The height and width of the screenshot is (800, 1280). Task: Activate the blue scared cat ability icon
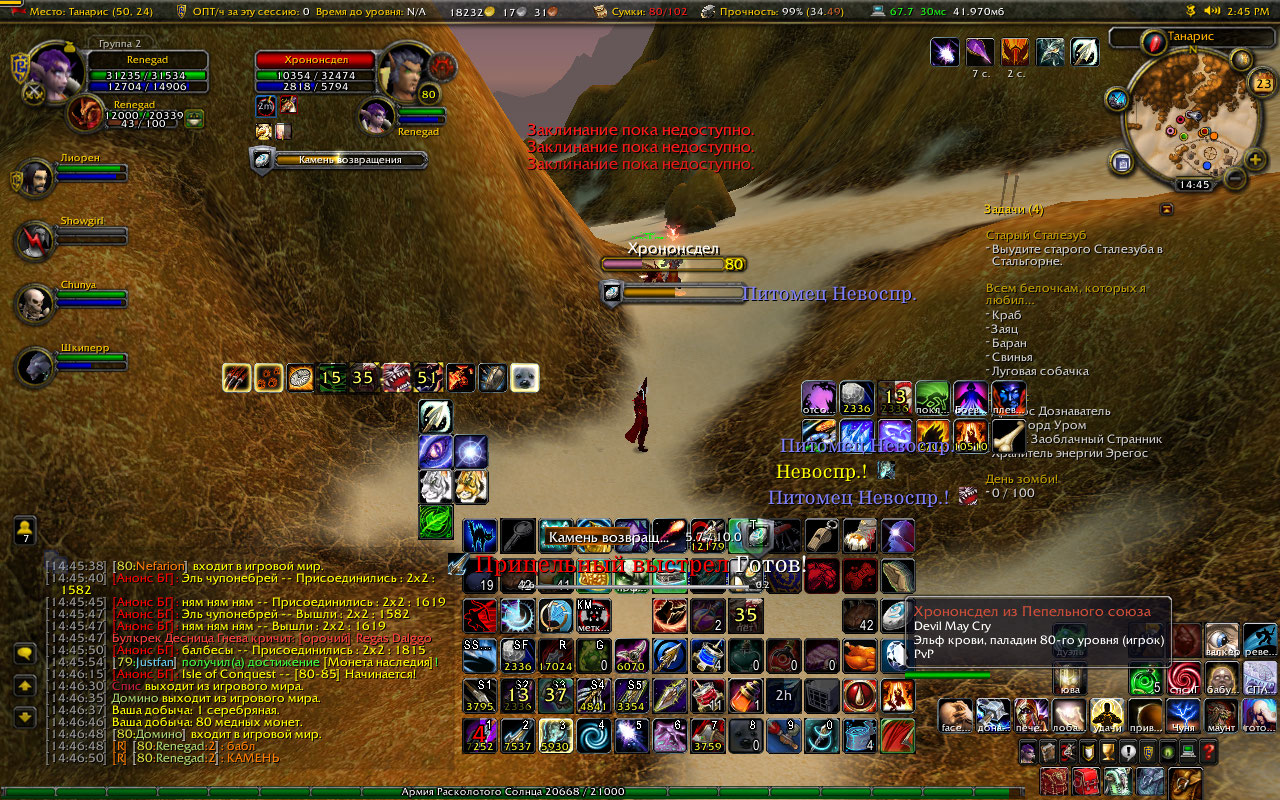pos(479,536)
